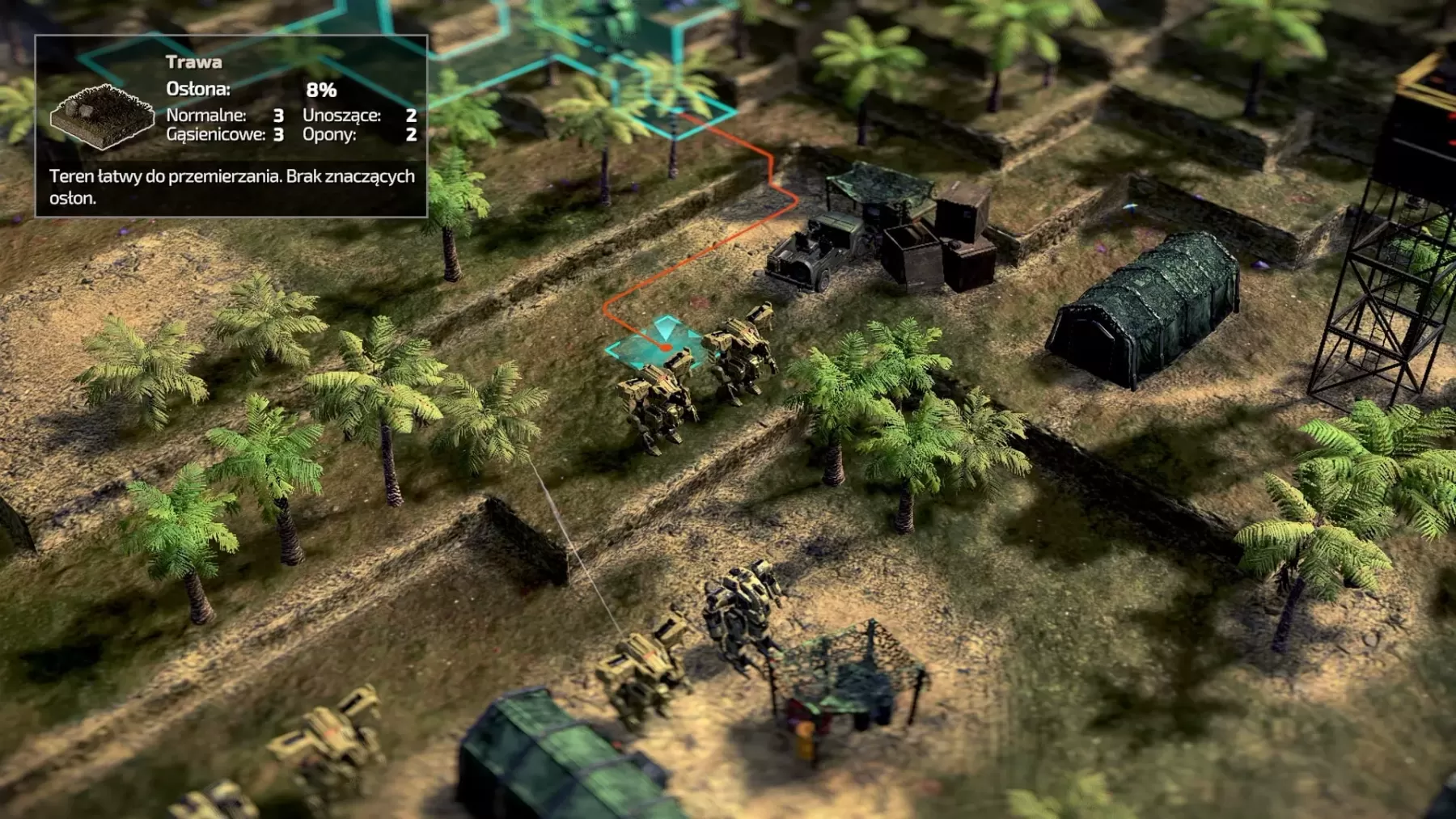Click the Opony stat label
The image size is (1456, 819).
(x=328, y=133)
